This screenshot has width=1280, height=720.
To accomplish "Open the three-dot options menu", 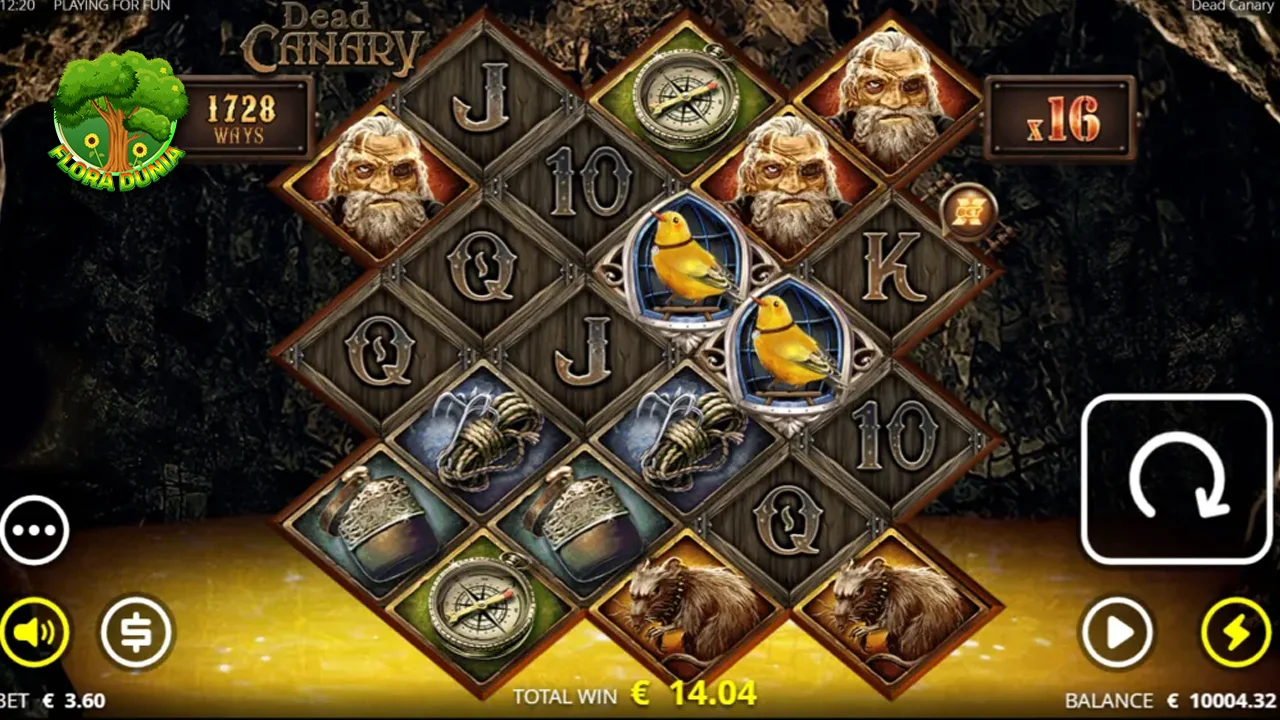I will [x=36, y=529].
